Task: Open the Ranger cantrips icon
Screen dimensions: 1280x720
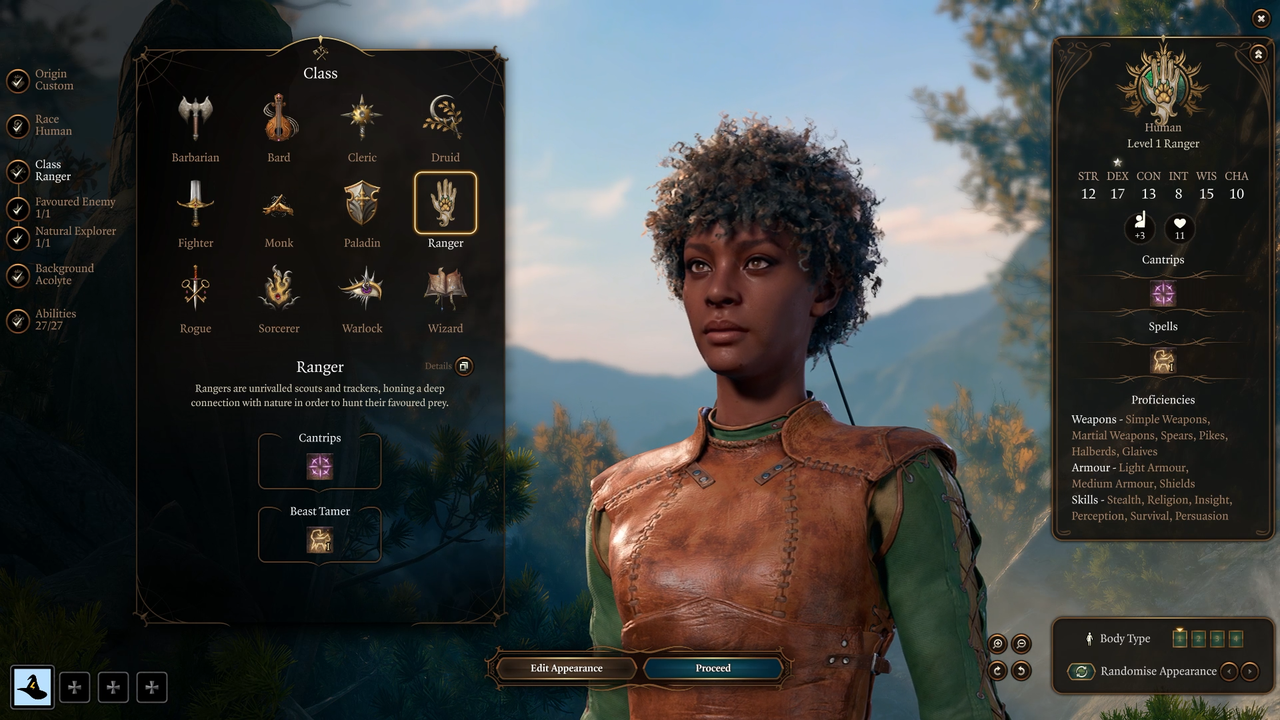Action: pyautogui.click(x=320, y=464)
